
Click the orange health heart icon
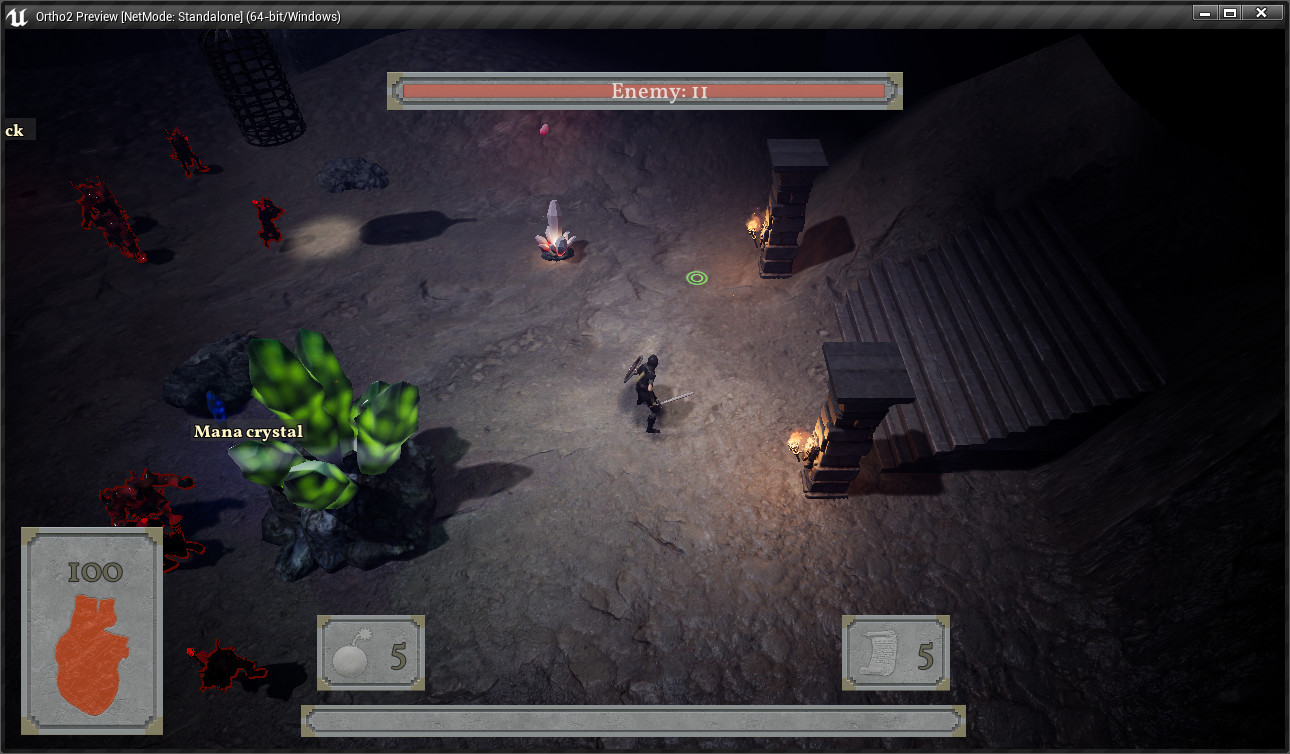click(x=91, y=650)
